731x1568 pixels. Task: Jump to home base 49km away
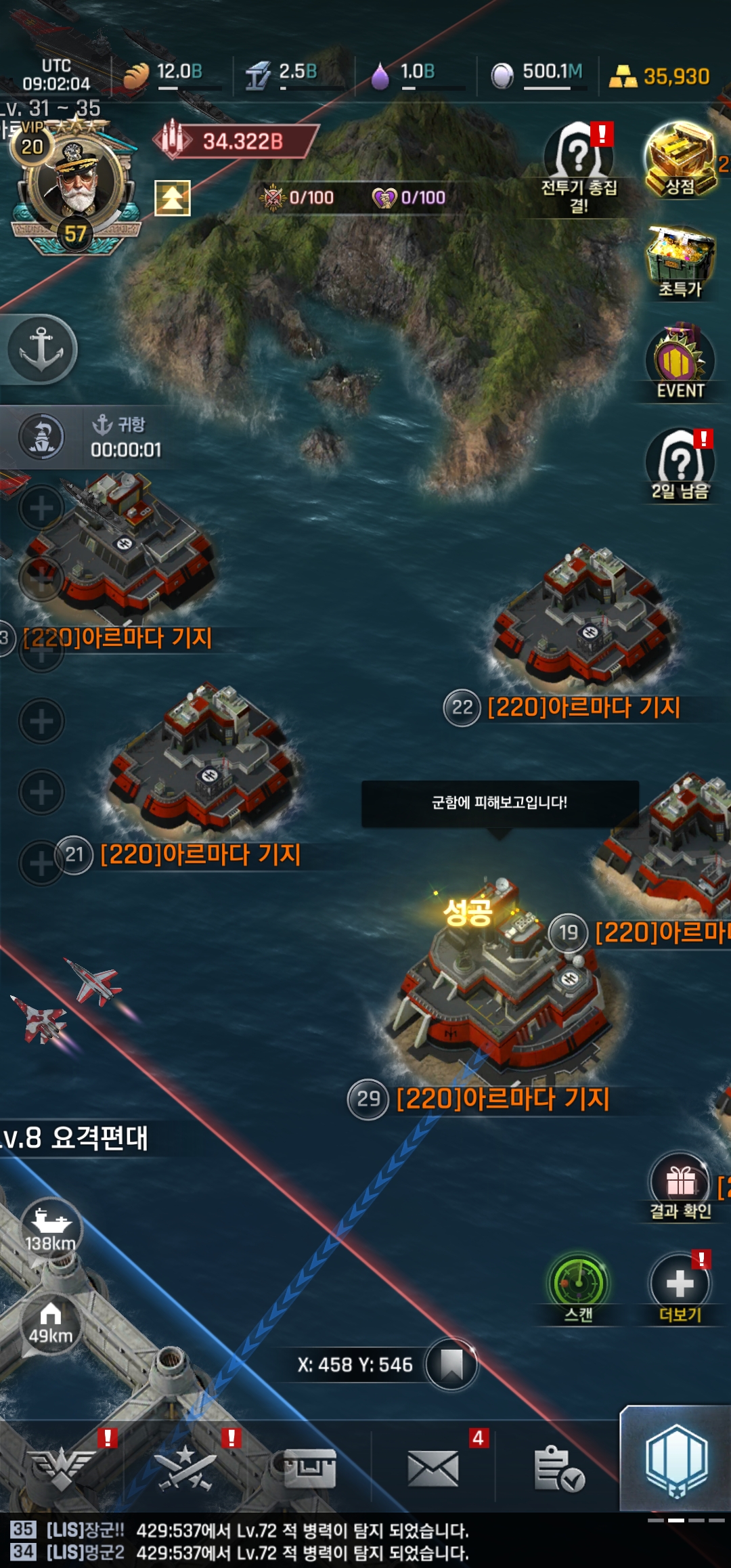click(x=50, y=1325)
